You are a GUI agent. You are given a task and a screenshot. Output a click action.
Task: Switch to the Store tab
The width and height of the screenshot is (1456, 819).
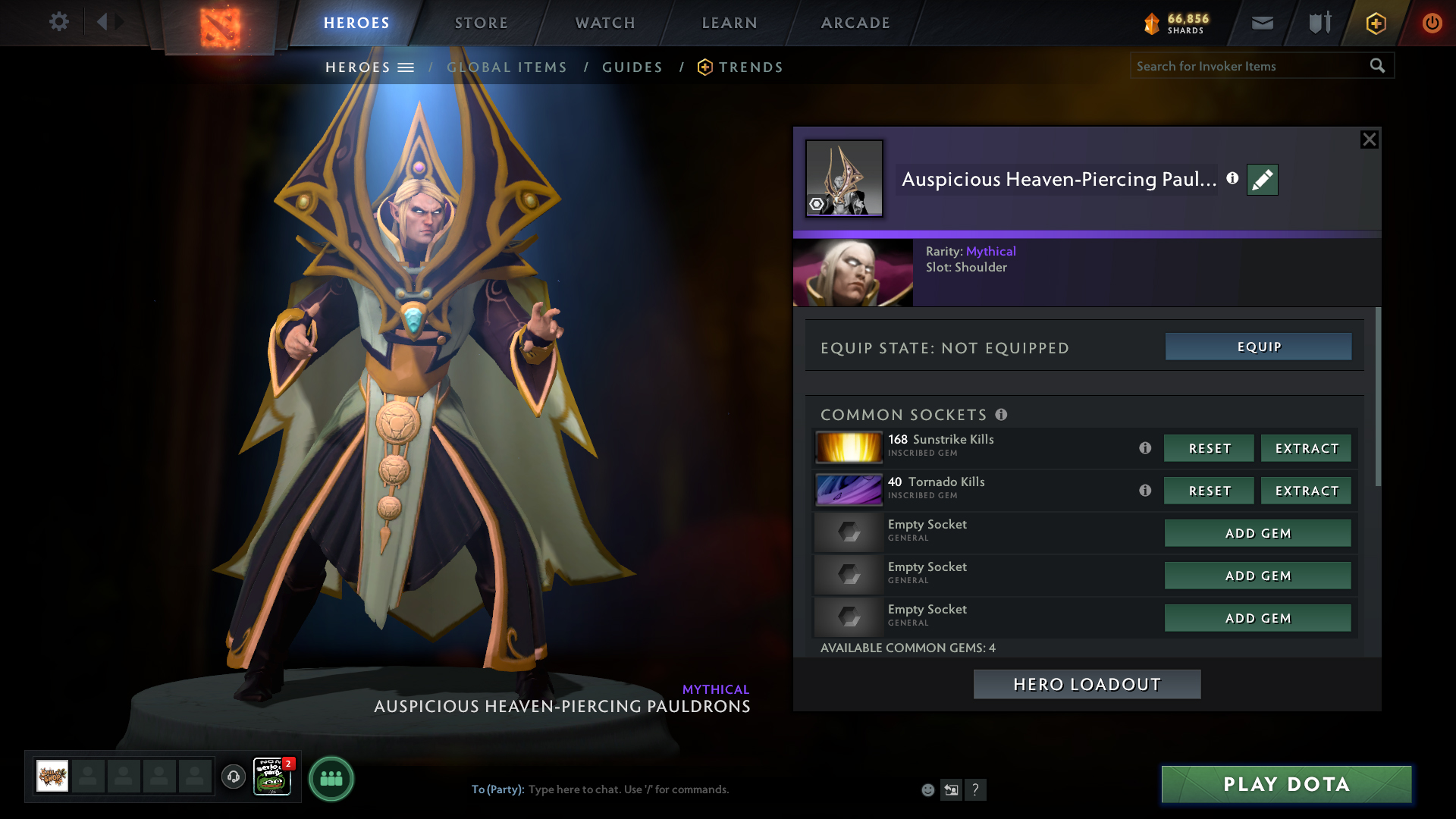tap(482, 23)
